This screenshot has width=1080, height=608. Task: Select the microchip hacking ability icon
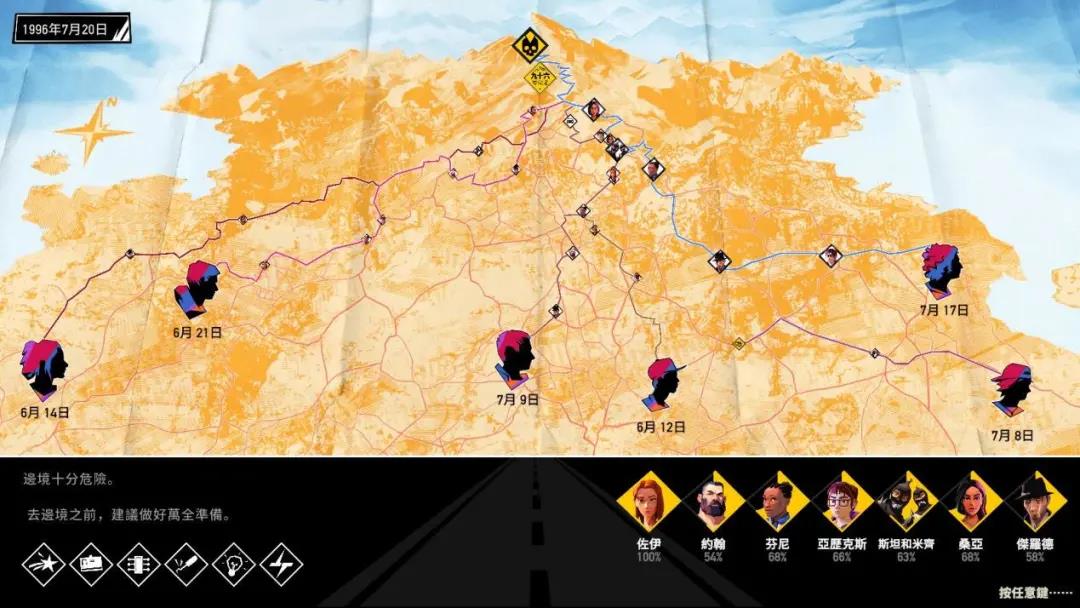pyautogui.click(x=139, y=565)
